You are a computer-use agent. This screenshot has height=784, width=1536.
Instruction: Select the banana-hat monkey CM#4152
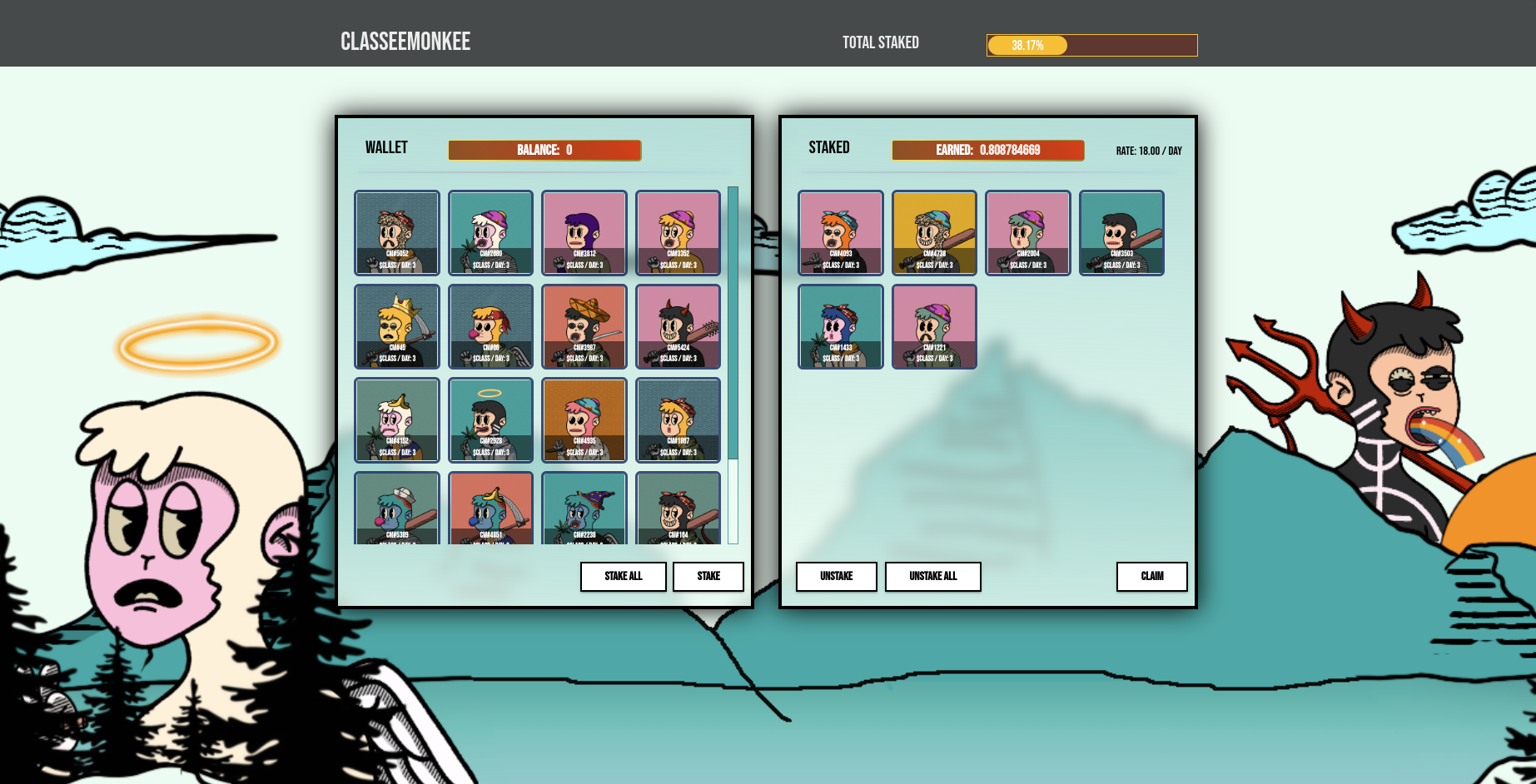pos(397,420)
